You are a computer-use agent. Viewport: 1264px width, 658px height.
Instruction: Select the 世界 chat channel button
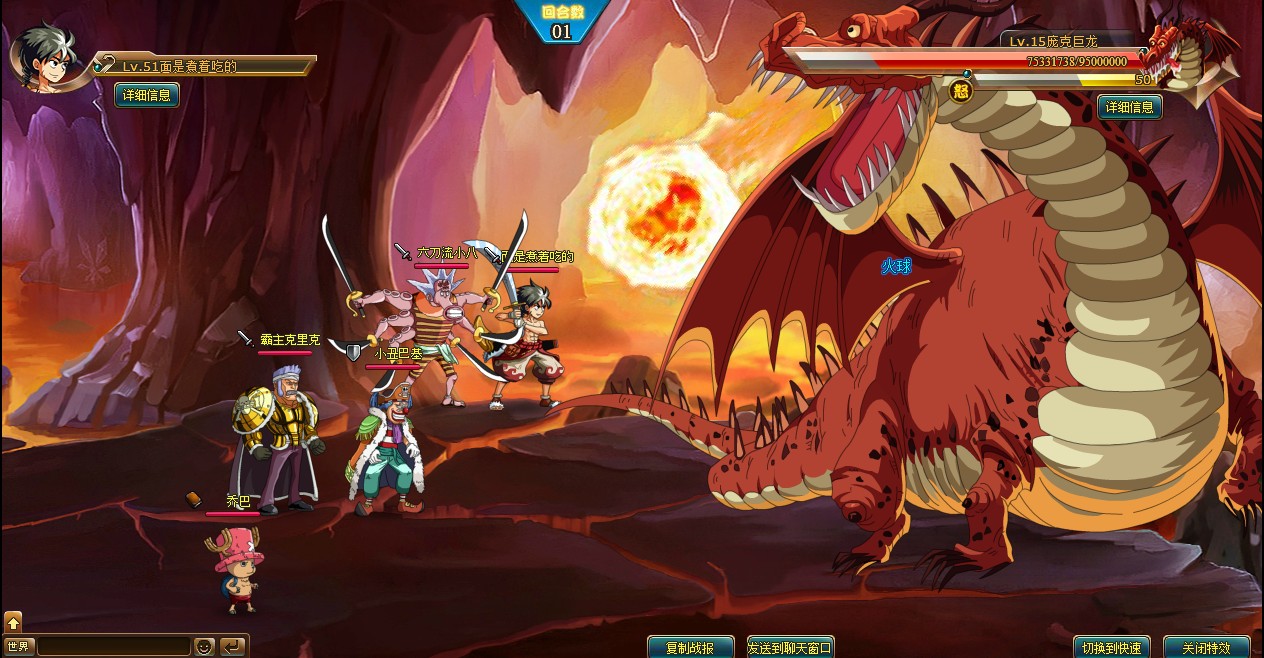[18, 647]
